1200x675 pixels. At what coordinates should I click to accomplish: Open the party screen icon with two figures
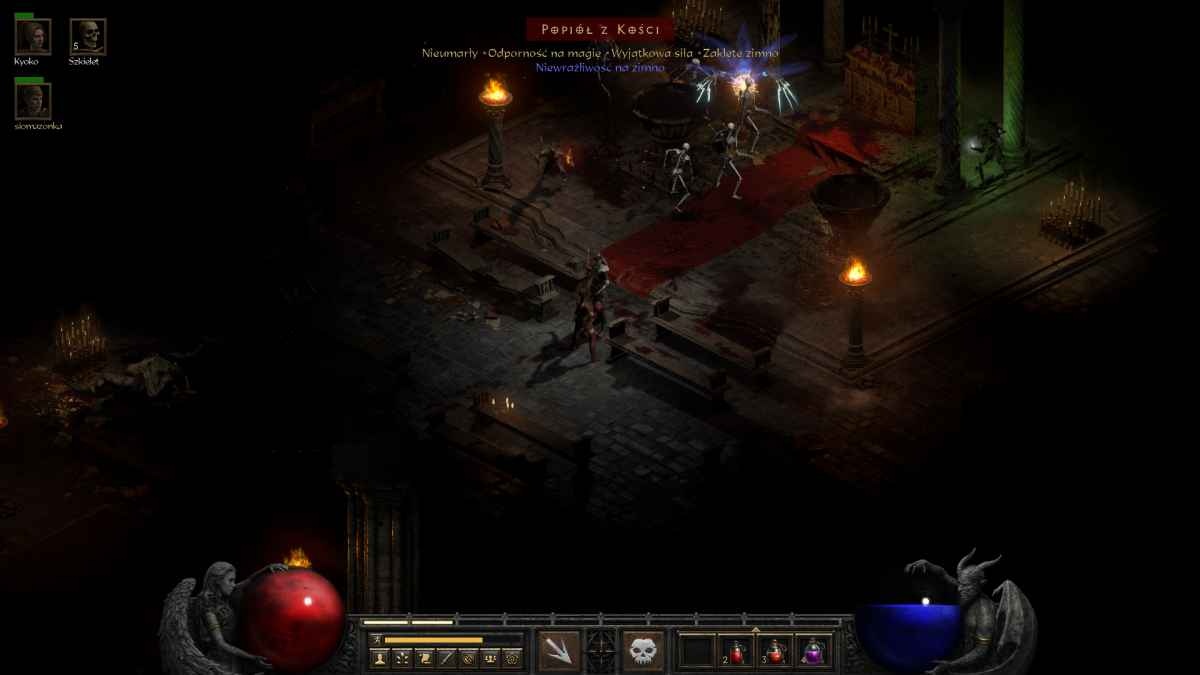(490, 658)
